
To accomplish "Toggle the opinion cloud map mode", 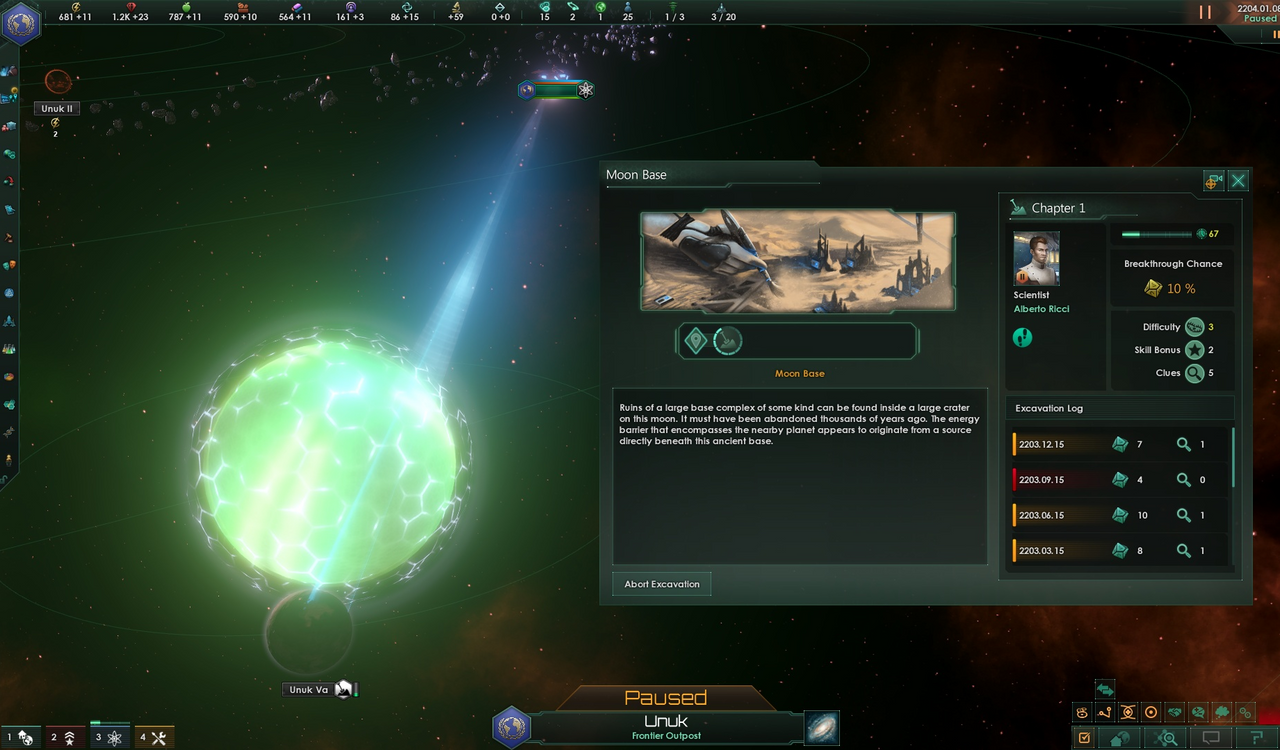I will click(1222, 712).
